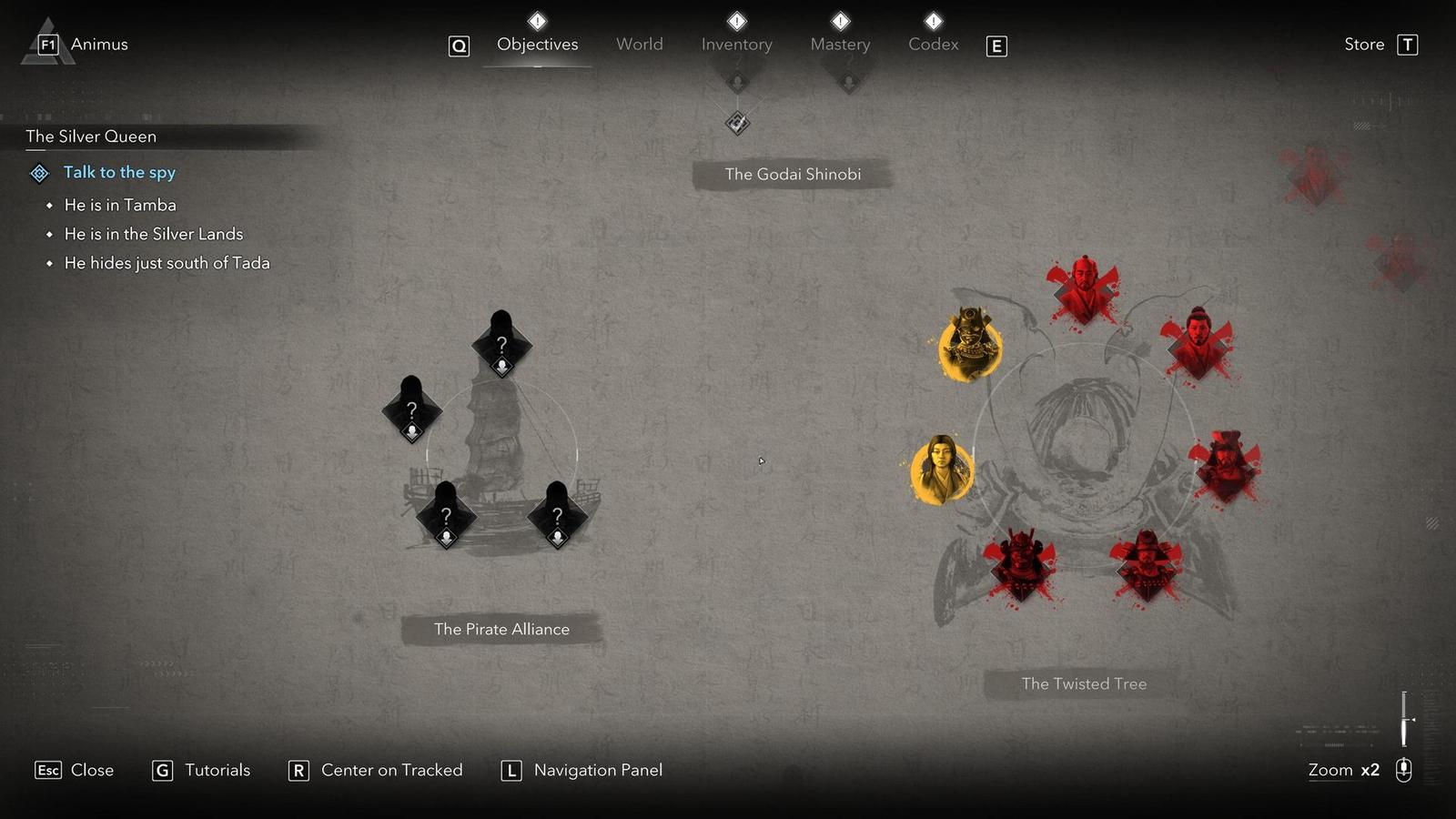Open the Store
1456x819 pixels.
[x=1362, y=44]
